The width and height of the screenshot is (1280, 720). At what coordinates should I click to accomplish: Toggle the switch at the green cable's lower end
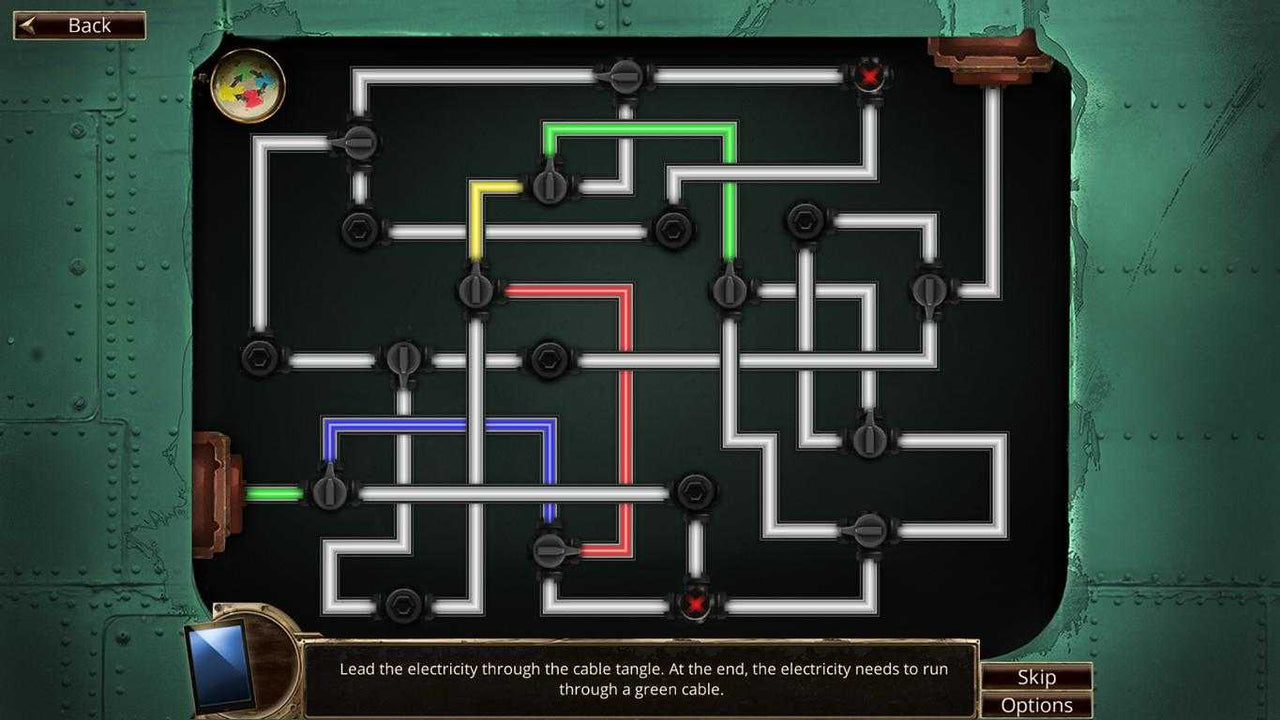729,291
